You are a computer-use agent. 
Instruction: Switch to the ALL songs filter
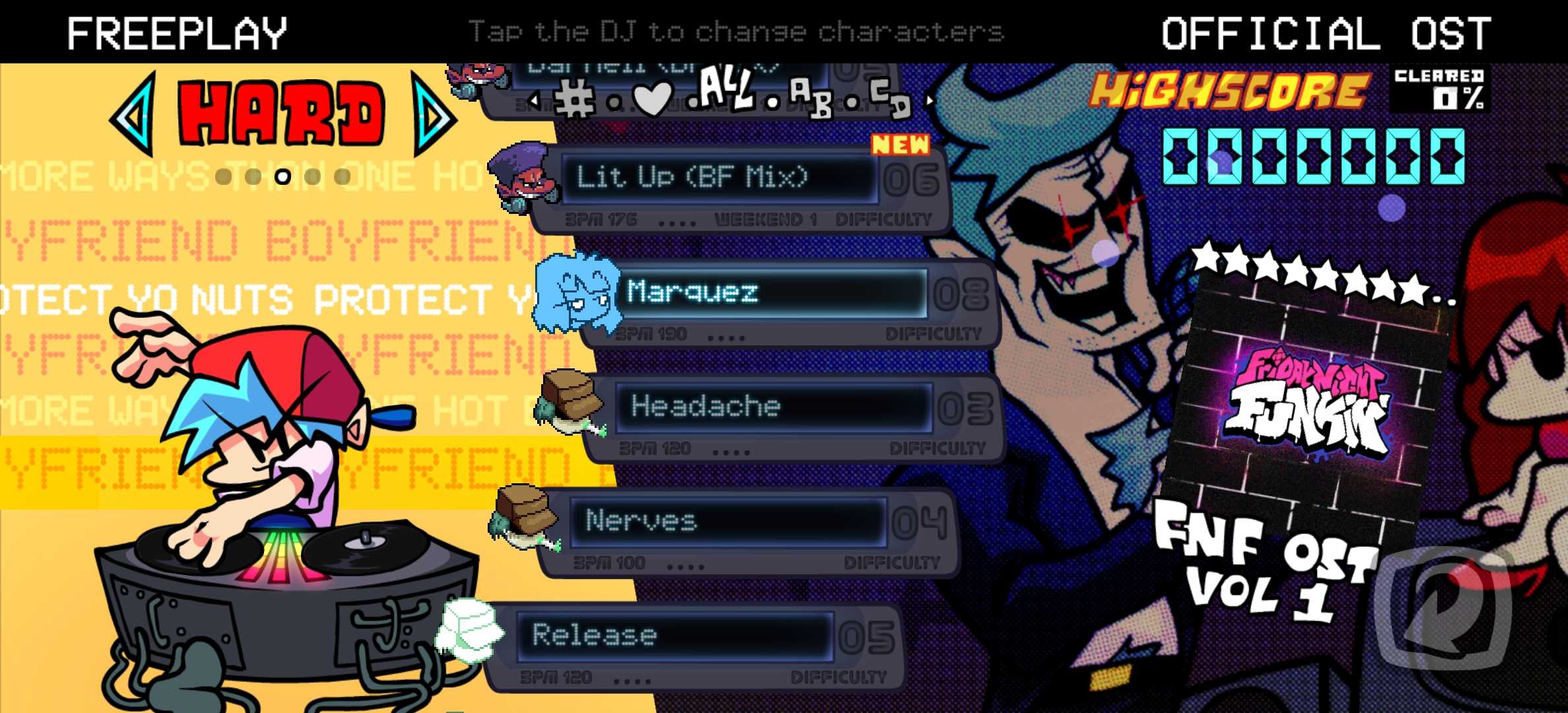click(x=726, y=89)
